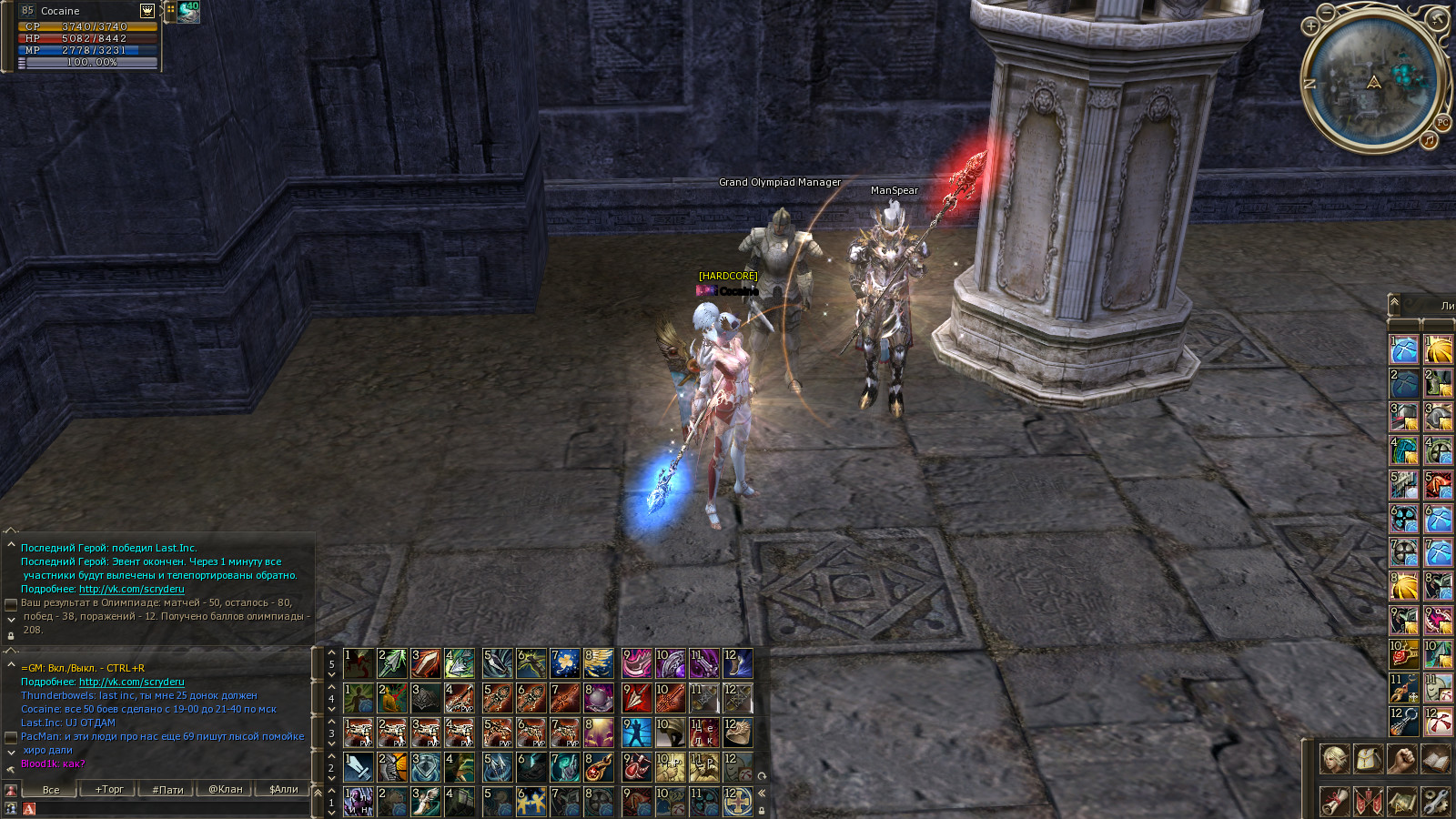Show the $Алли chat tab

284,789
